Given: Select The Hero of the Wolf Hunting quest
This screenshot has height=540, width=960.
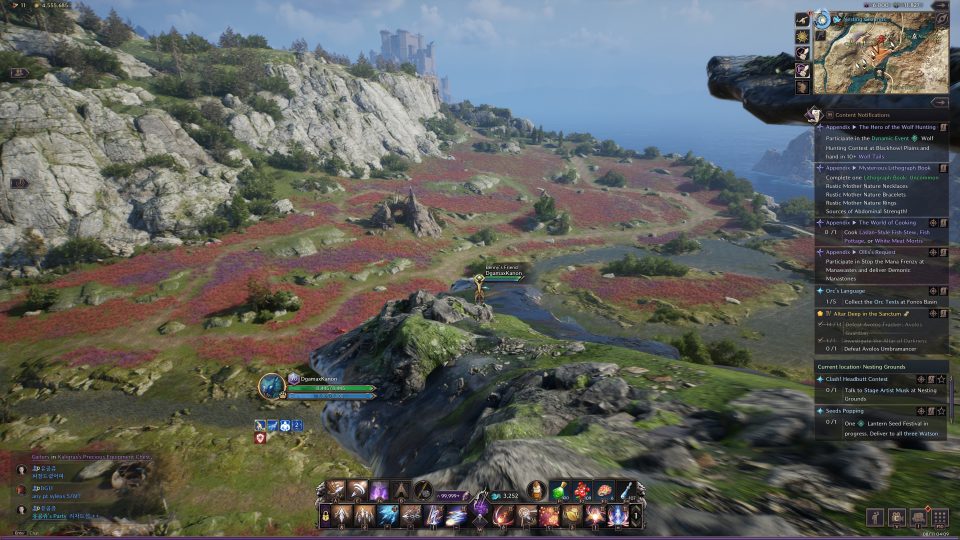Looking at the screenshot, I should tap(880, 127).
